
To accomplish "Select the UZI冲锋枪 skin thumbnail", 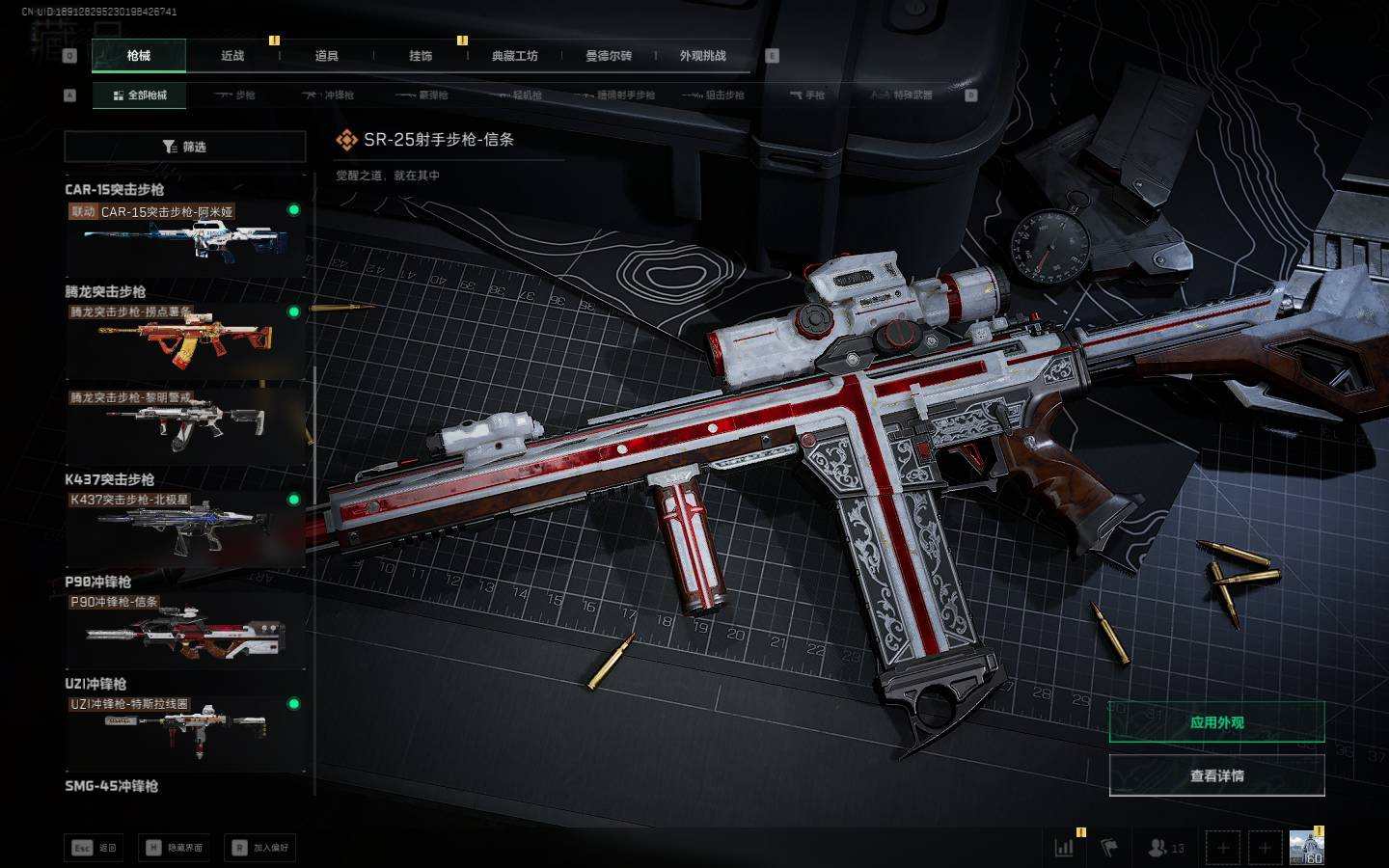I will [185, 733].
